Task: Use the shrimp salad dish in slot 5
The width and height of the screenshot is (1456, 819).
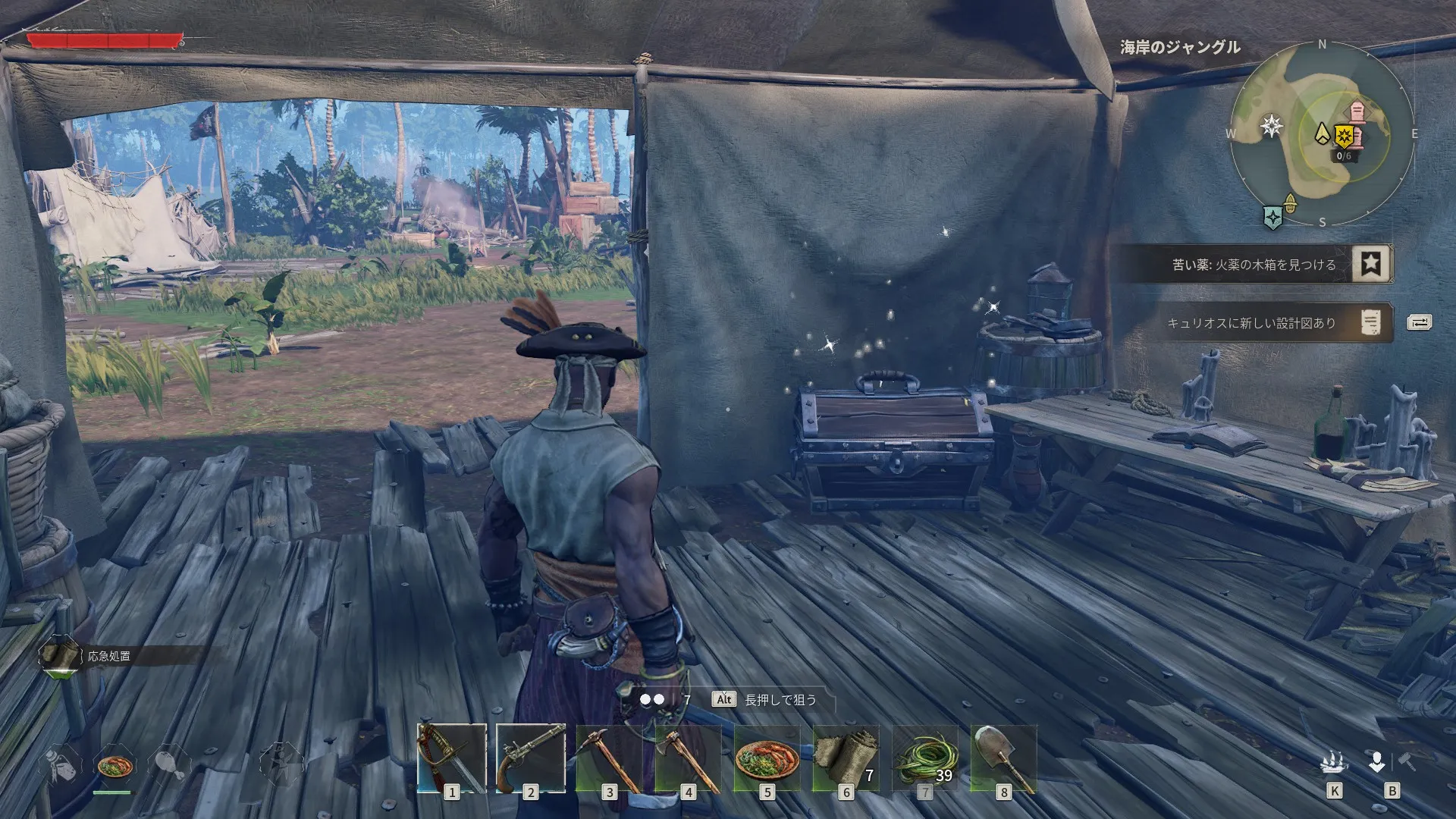Action: (767, 758)
